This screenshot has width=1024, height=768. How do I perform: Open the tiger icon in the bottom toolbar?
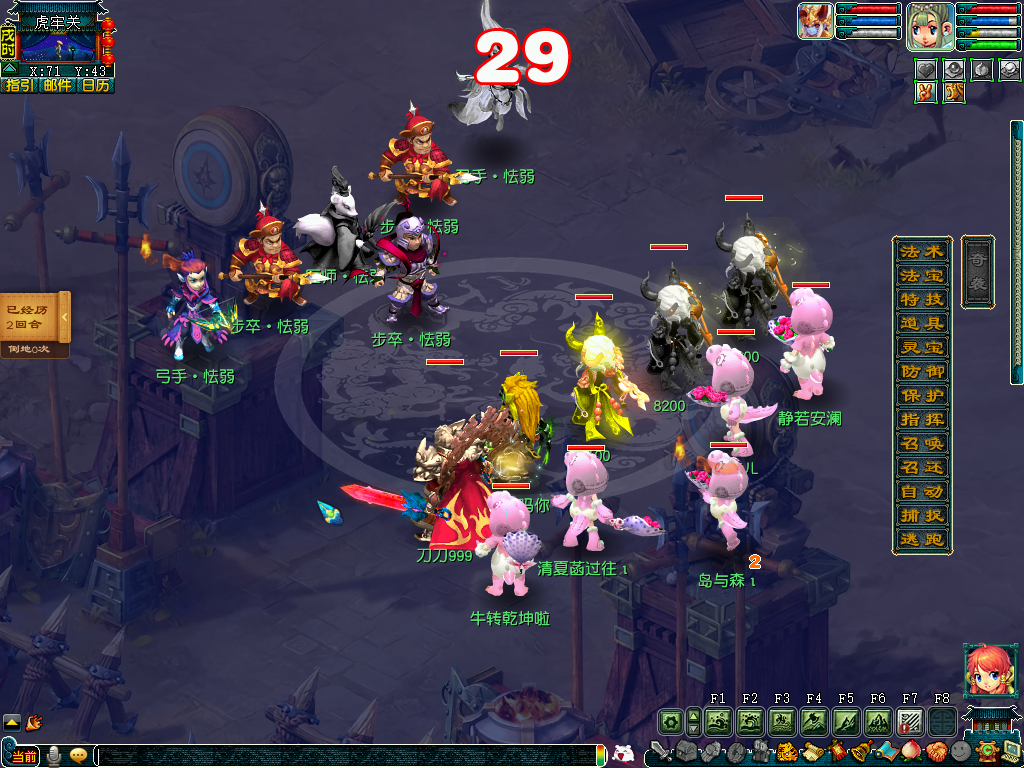(x=786, y=751)
